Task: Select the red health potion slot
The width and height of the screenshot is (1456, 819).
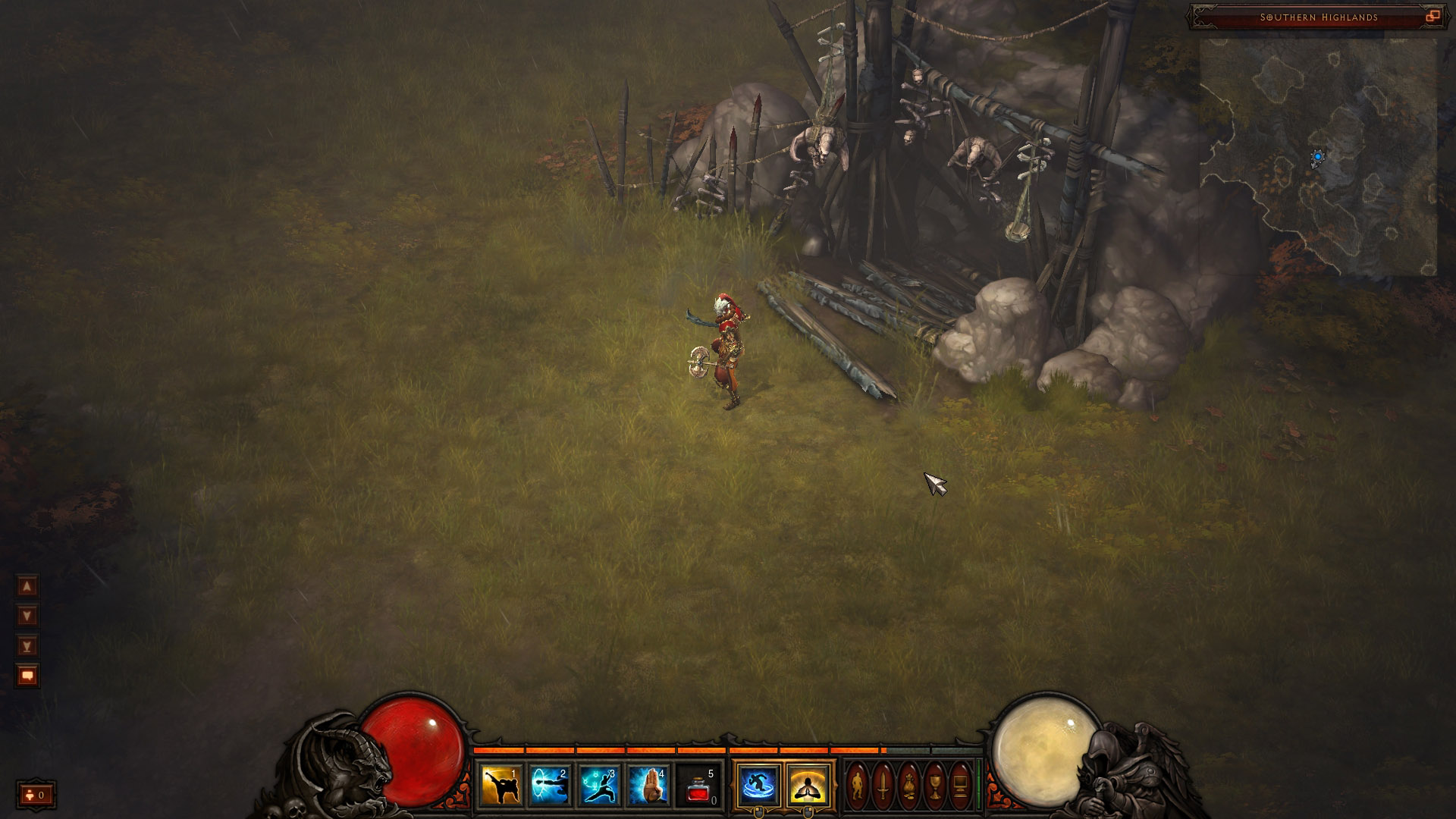Action: 698,785
